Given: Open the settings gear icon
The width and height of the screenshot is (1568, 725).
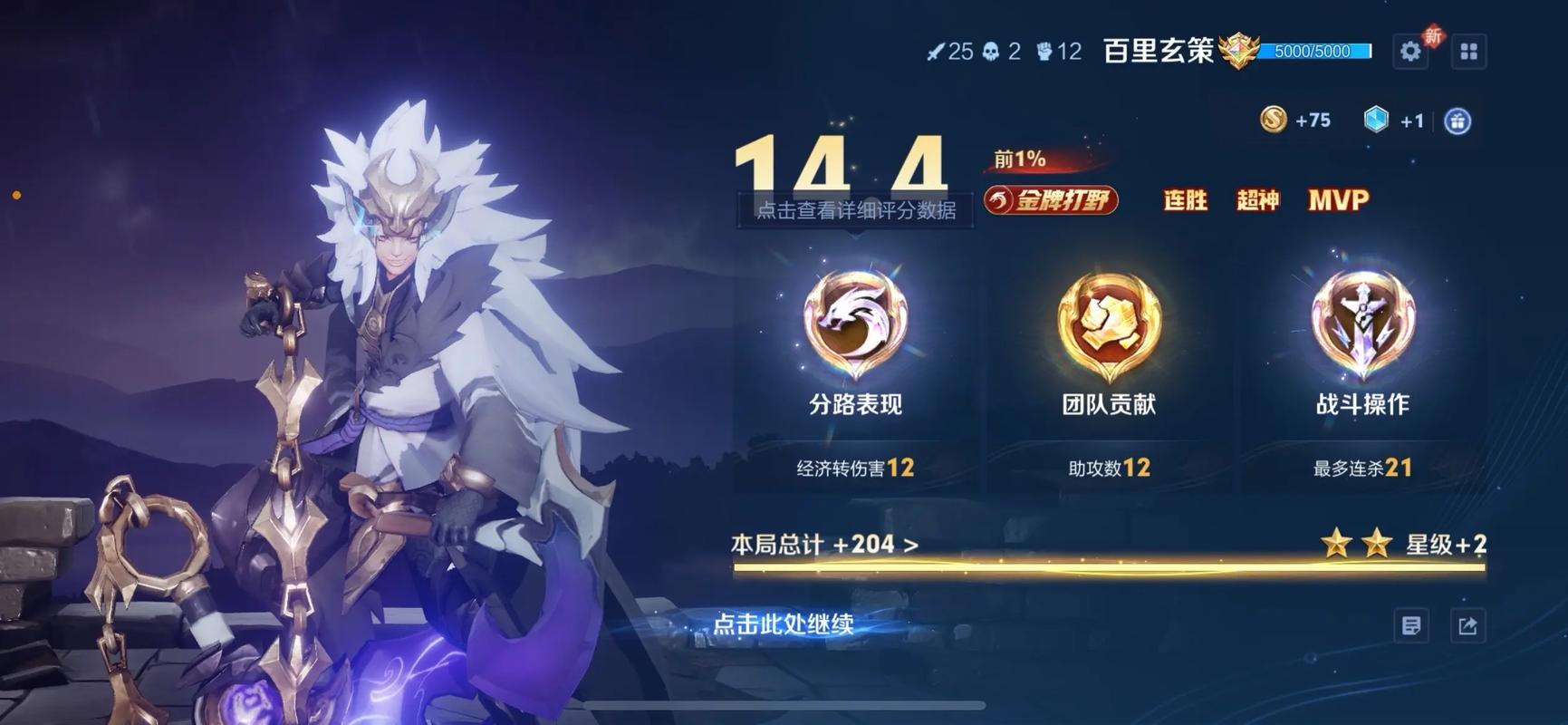Looking at the screenshot, I should pyautogui.click(x=1410, y=52).
